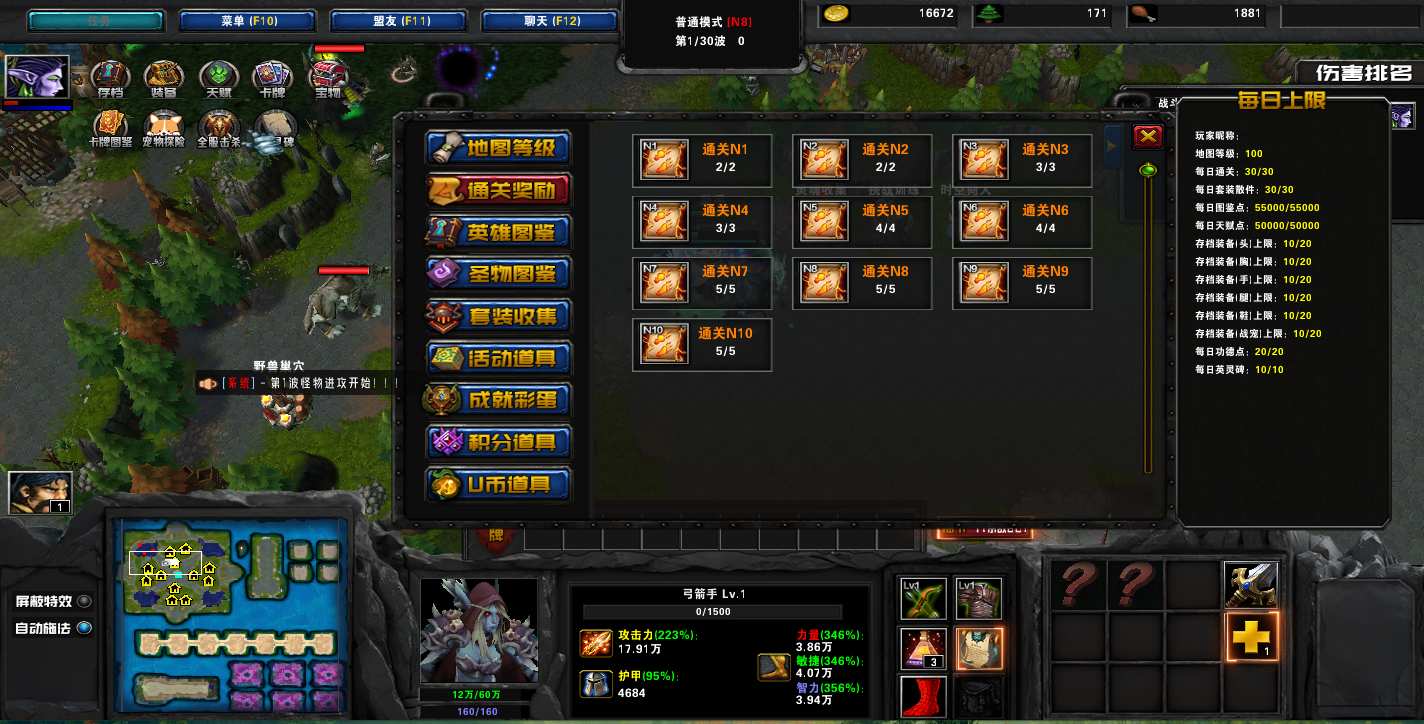Show the 活动道具 event items tab
This screenshot has height=724, width=1424.
tap(498, 358)
